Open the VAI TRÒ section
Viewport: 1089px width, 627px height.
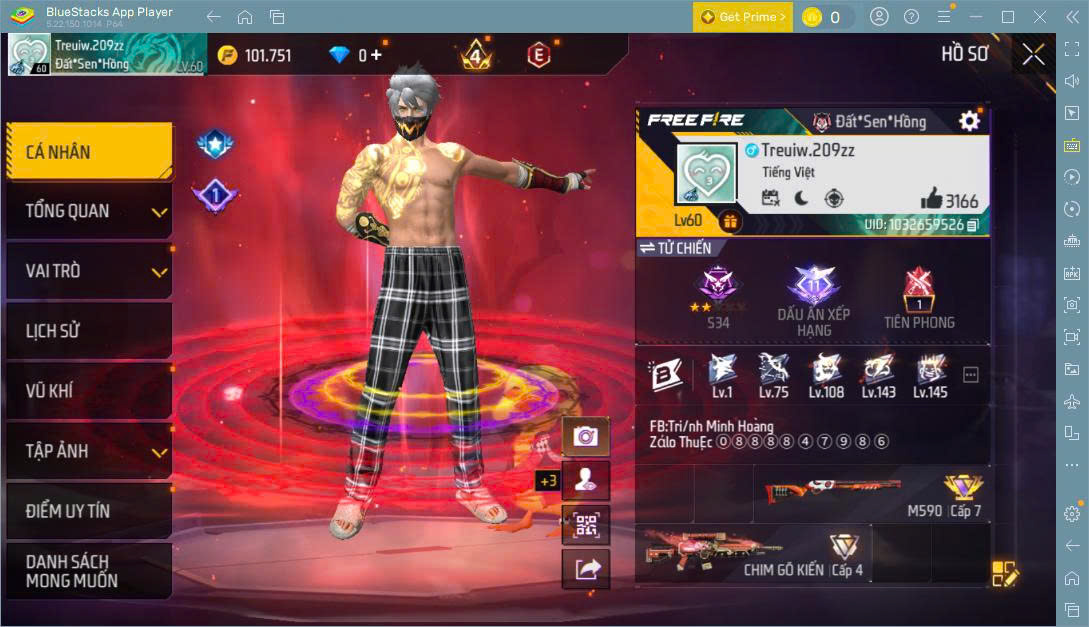tap(88, 271)
